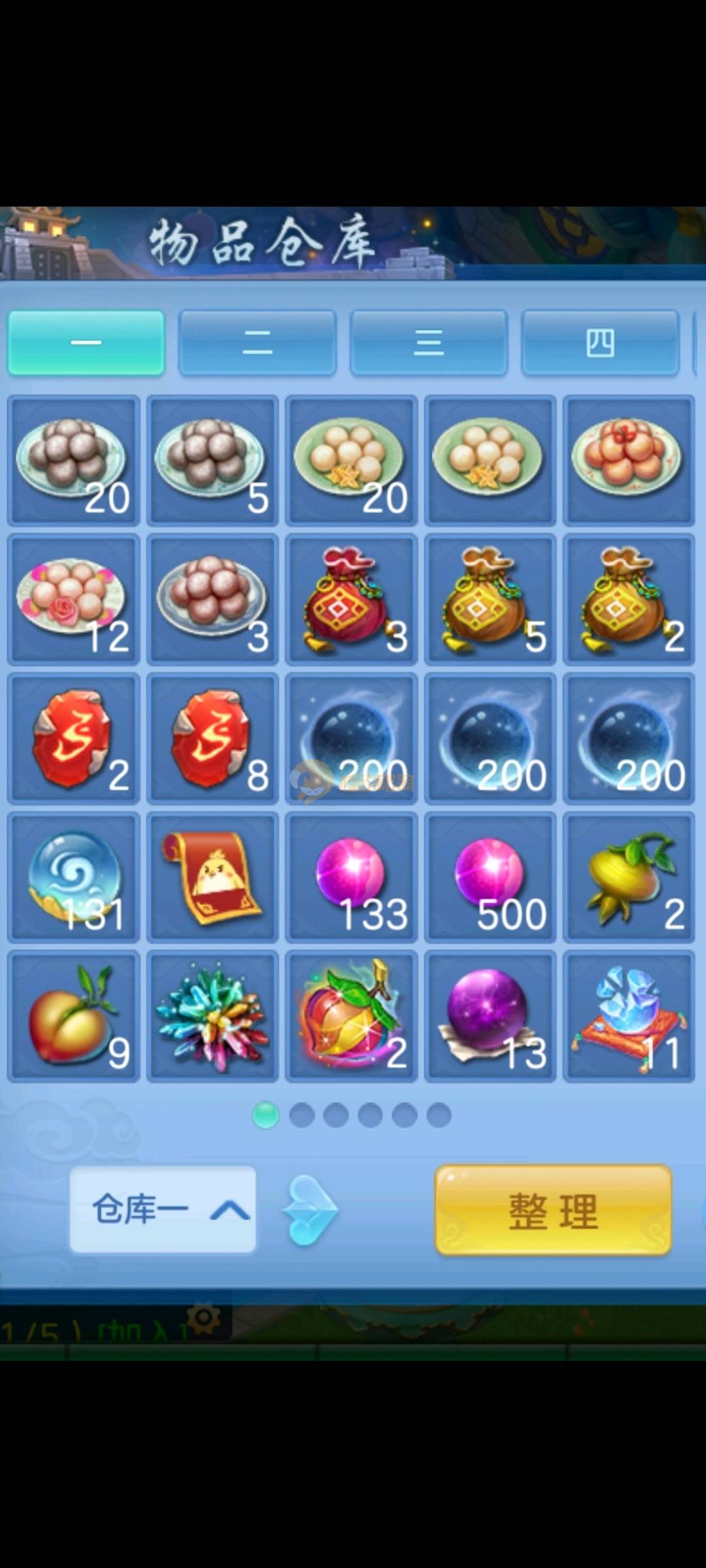Screen dimensions: 706x1568
Task: Pick the yellow gourd fruit item
Action: tap(628, 877)
